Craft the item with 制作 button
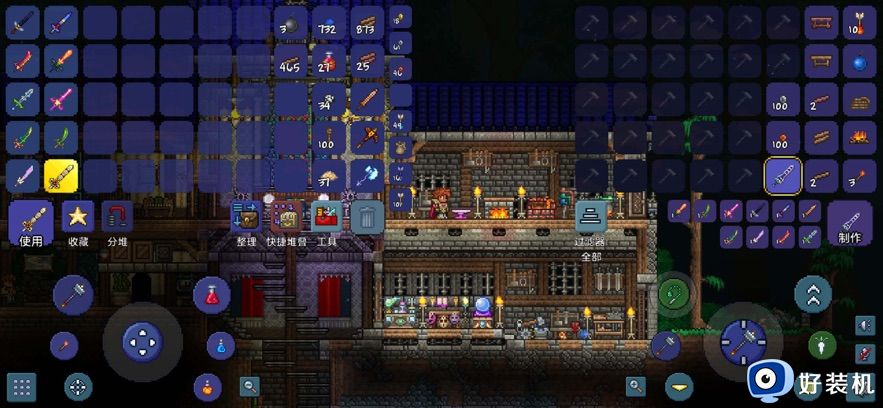 [x=850, y=223]
